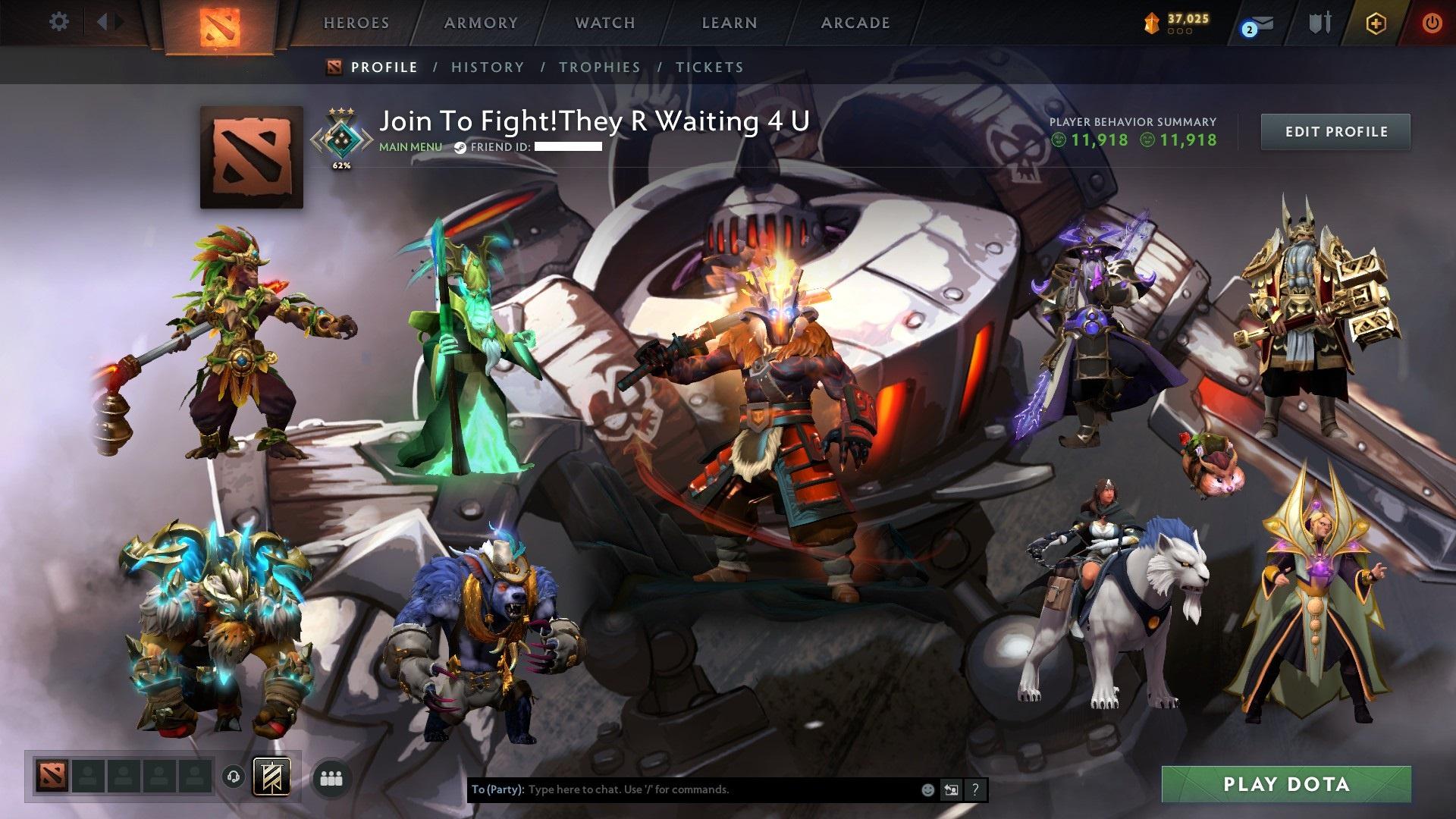Open the friends list button
Image resolution: width=1456 pixels, height=819 pixels.
click(x=331, y=778)
